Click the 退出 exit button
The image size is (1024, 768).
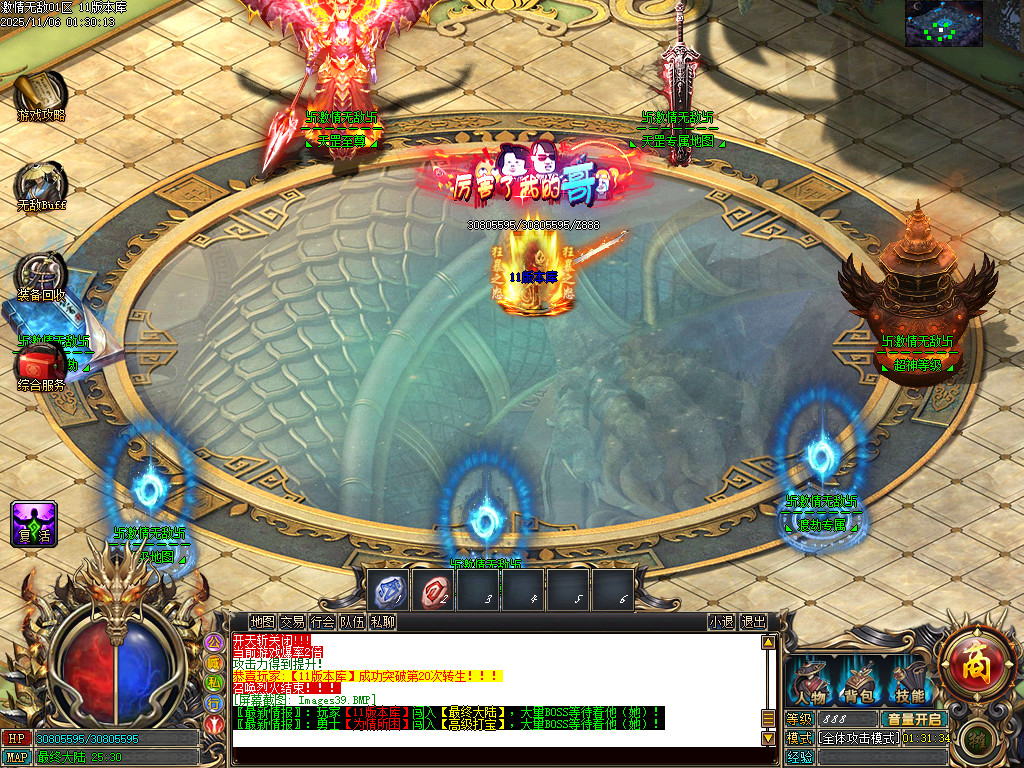(753, 622)
